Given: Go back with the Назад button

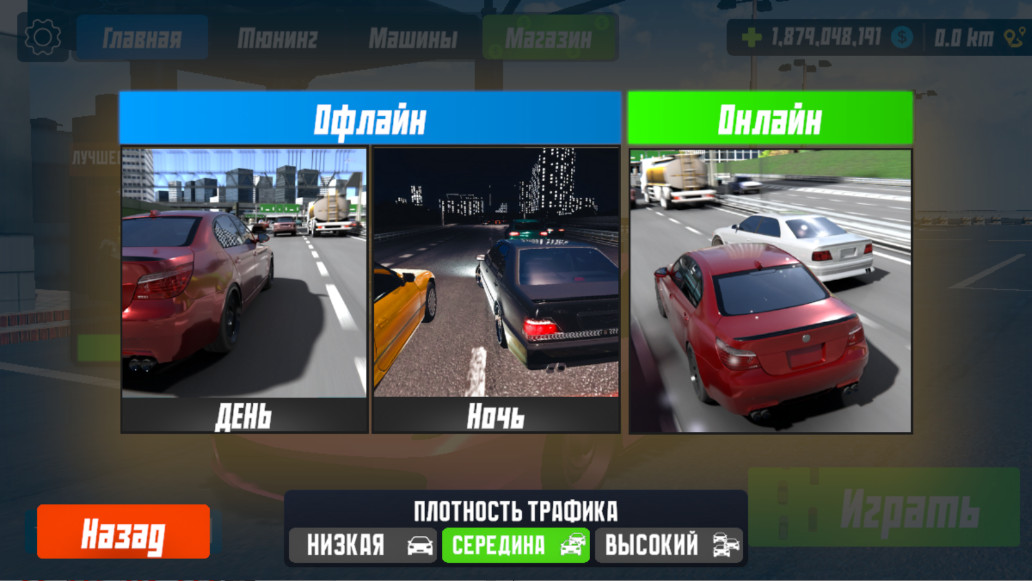Looking at the screenshot, I should (123, 532).
